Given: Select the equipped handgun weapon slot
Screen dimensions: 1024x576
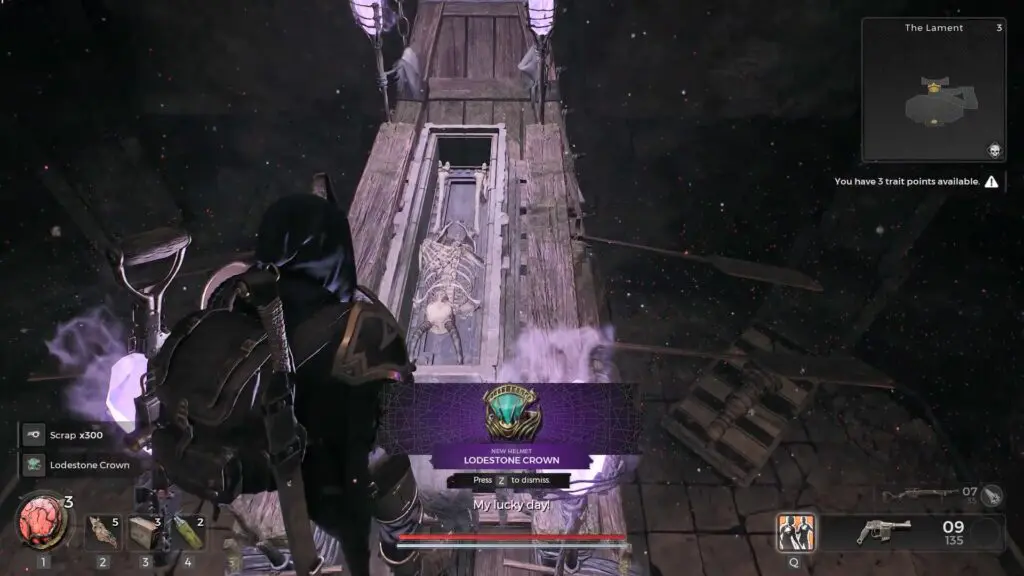Looking at the screenshot, I should [884, 532].
